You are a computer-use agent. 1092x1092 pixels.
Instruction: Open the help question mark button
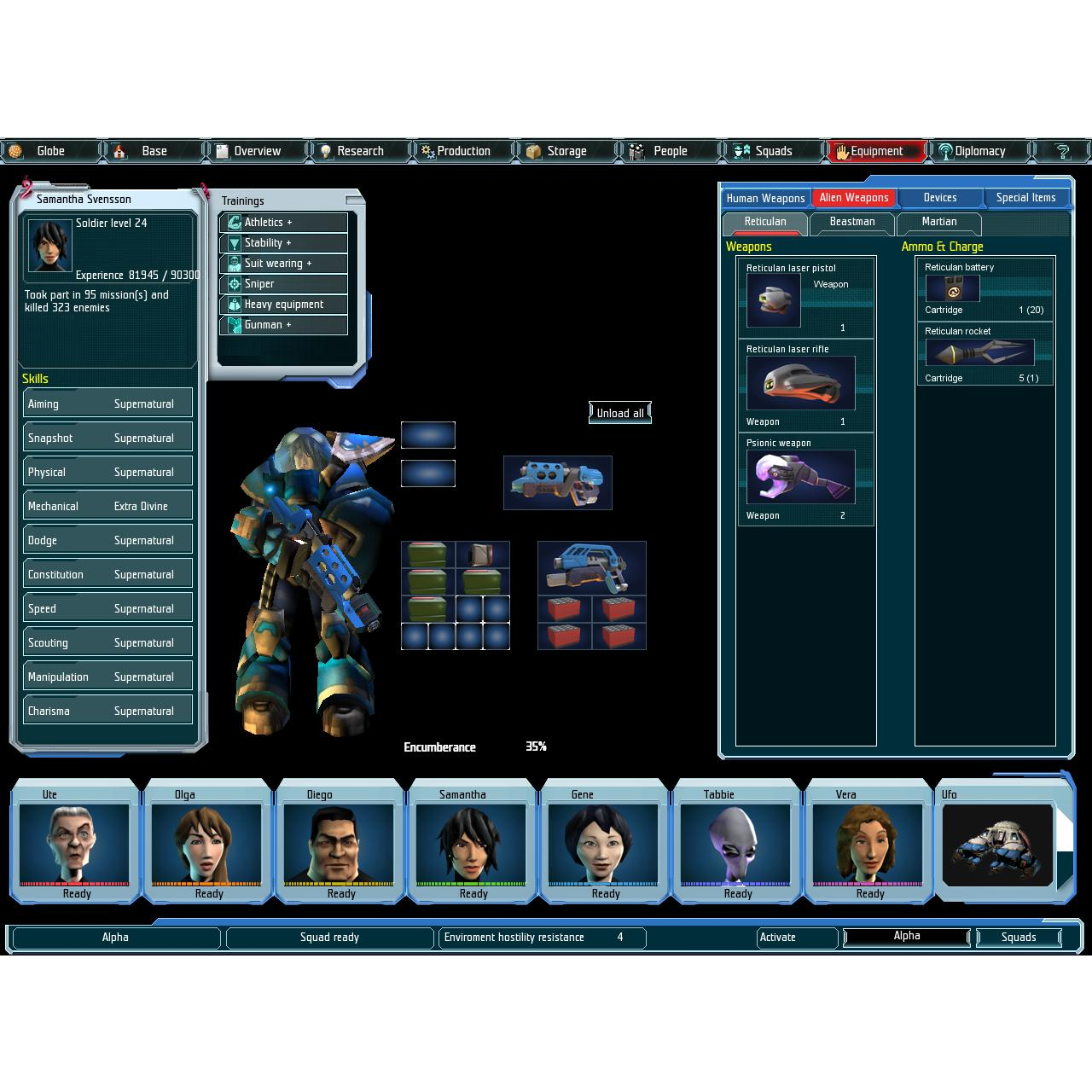pos(1062,151)
